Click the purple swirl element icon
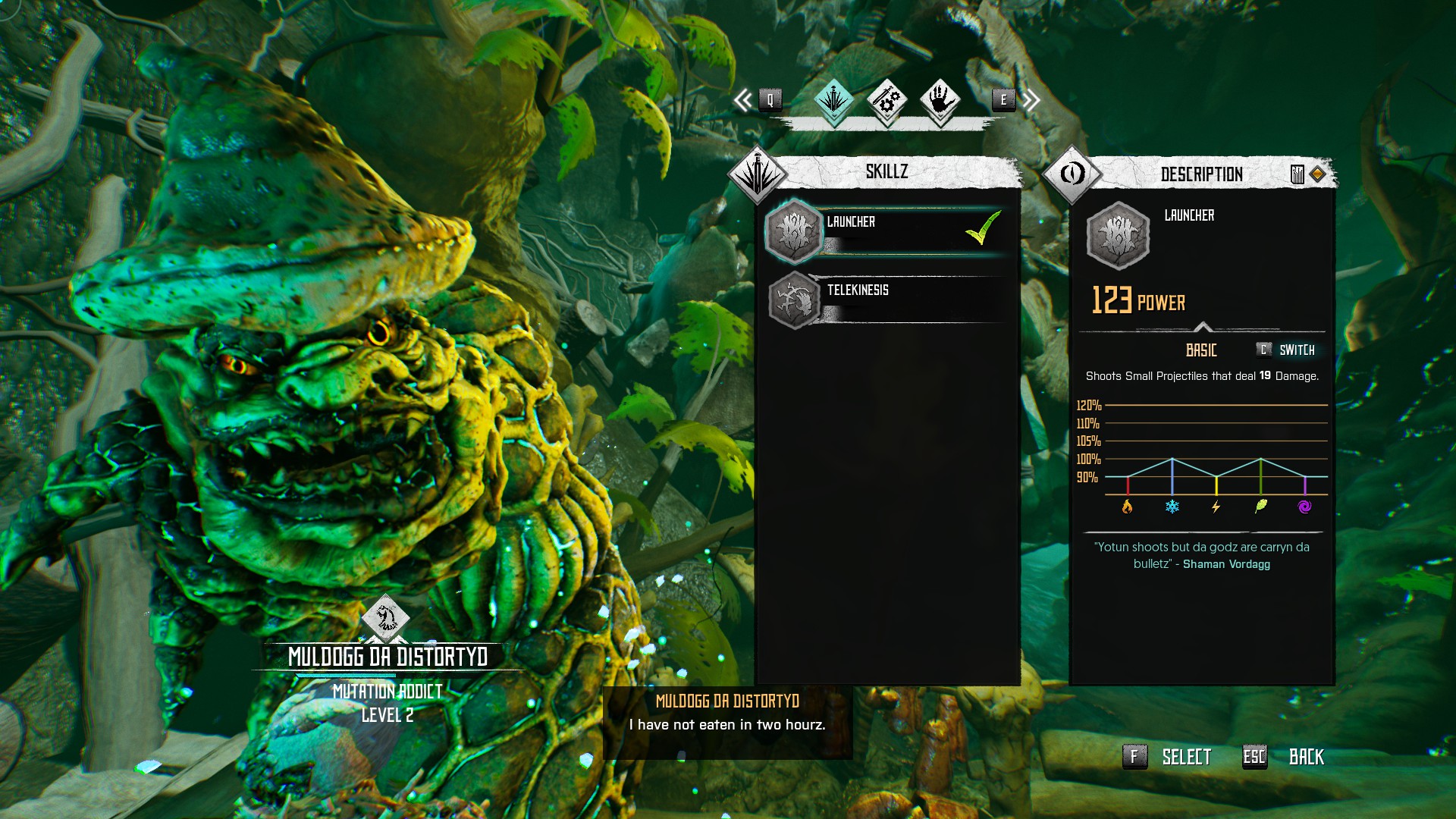The image size is (1456, 819). tap(1304, 507)
